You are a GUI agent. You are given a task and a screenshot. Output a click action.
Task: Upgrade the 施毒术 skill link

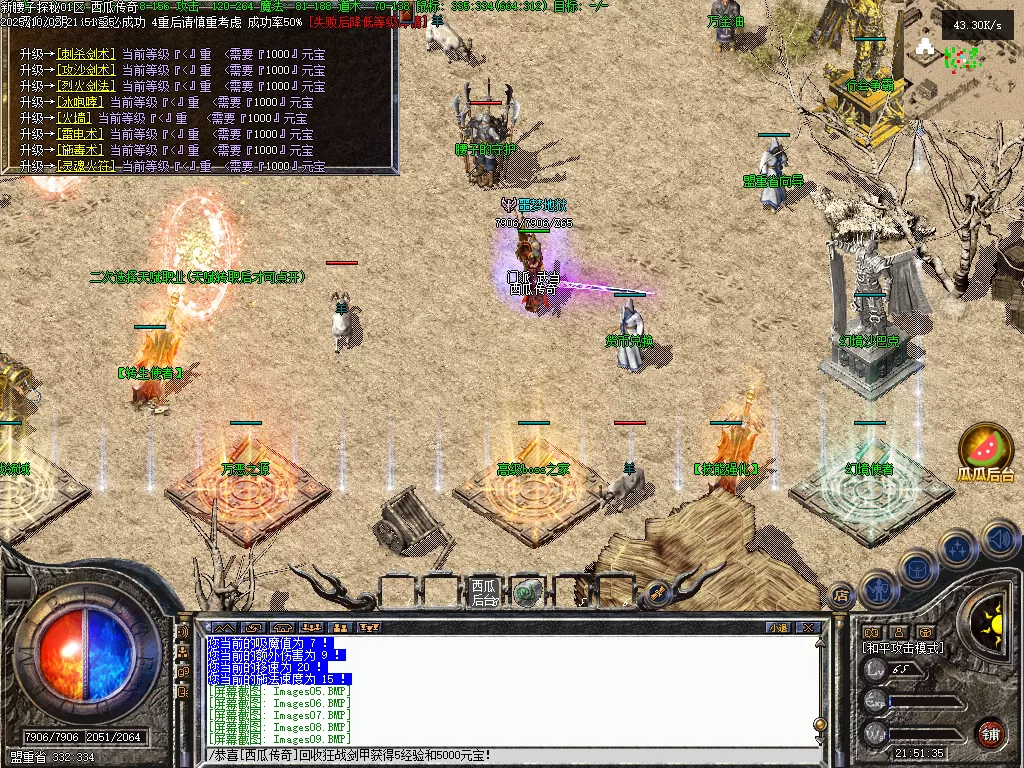pyautogui.click(x=80, y=150)
